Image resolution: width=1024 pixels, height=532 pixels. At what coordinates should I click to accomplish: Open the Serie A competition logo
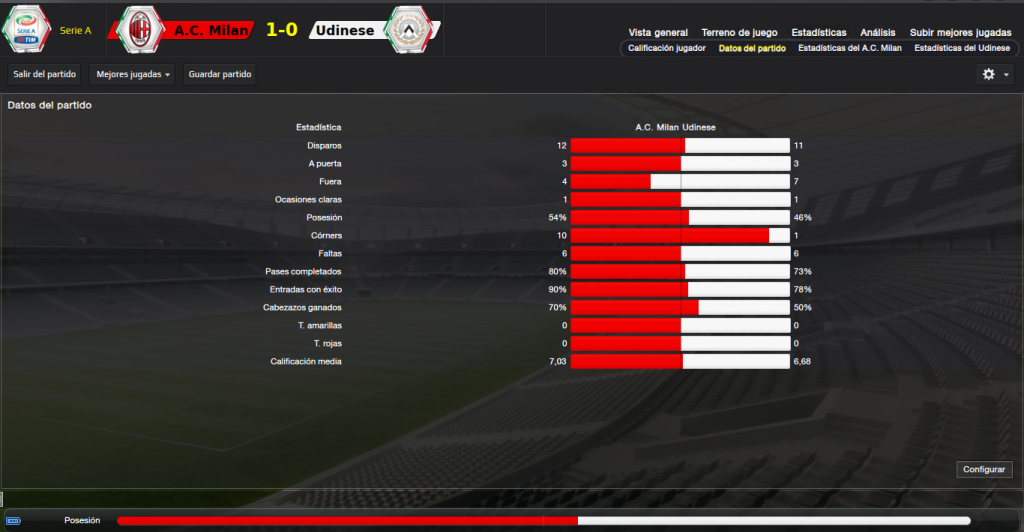(25, 30)
